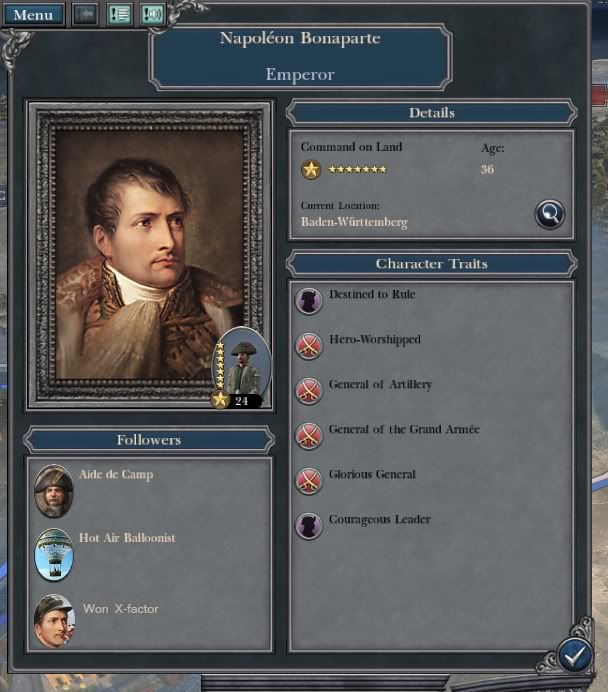Click the Destined to Rule trait icon
The height and width of the screenshot is (692, 608).
tap(309, 300)
